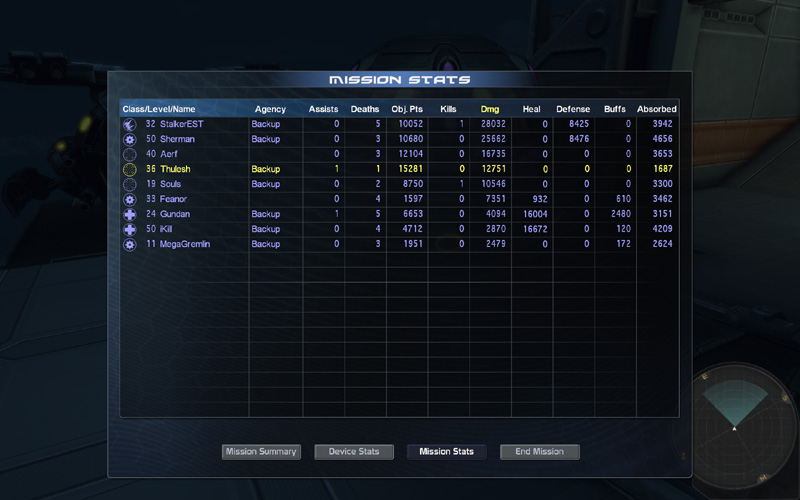The height and width of the screenshot is (500, 800).
Task: Sort by the Heal column
Action: pyautogui.click(x=531, y=109)
